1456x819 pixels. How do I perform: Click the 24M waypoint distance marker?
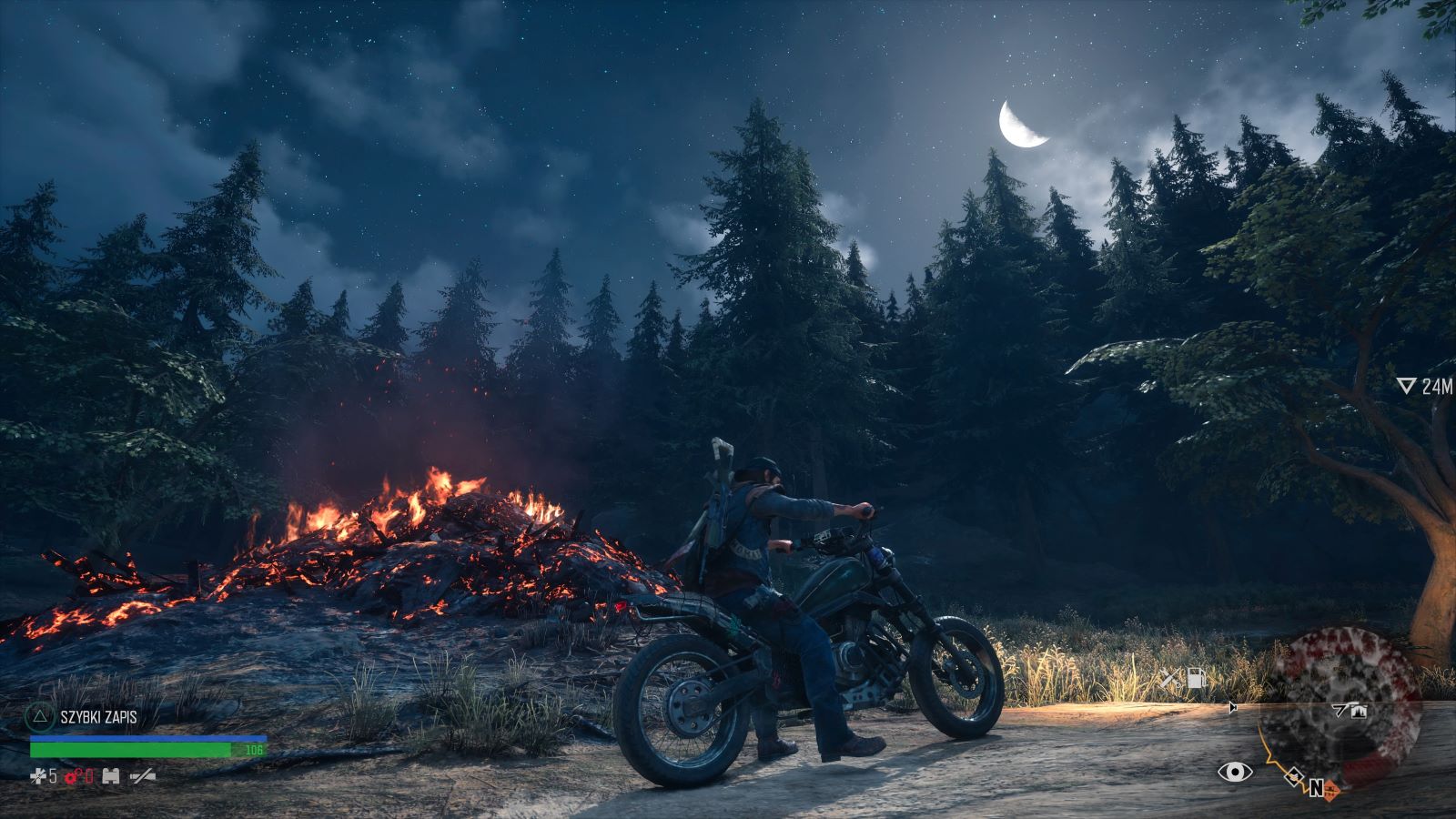(x=1426, y=387)
